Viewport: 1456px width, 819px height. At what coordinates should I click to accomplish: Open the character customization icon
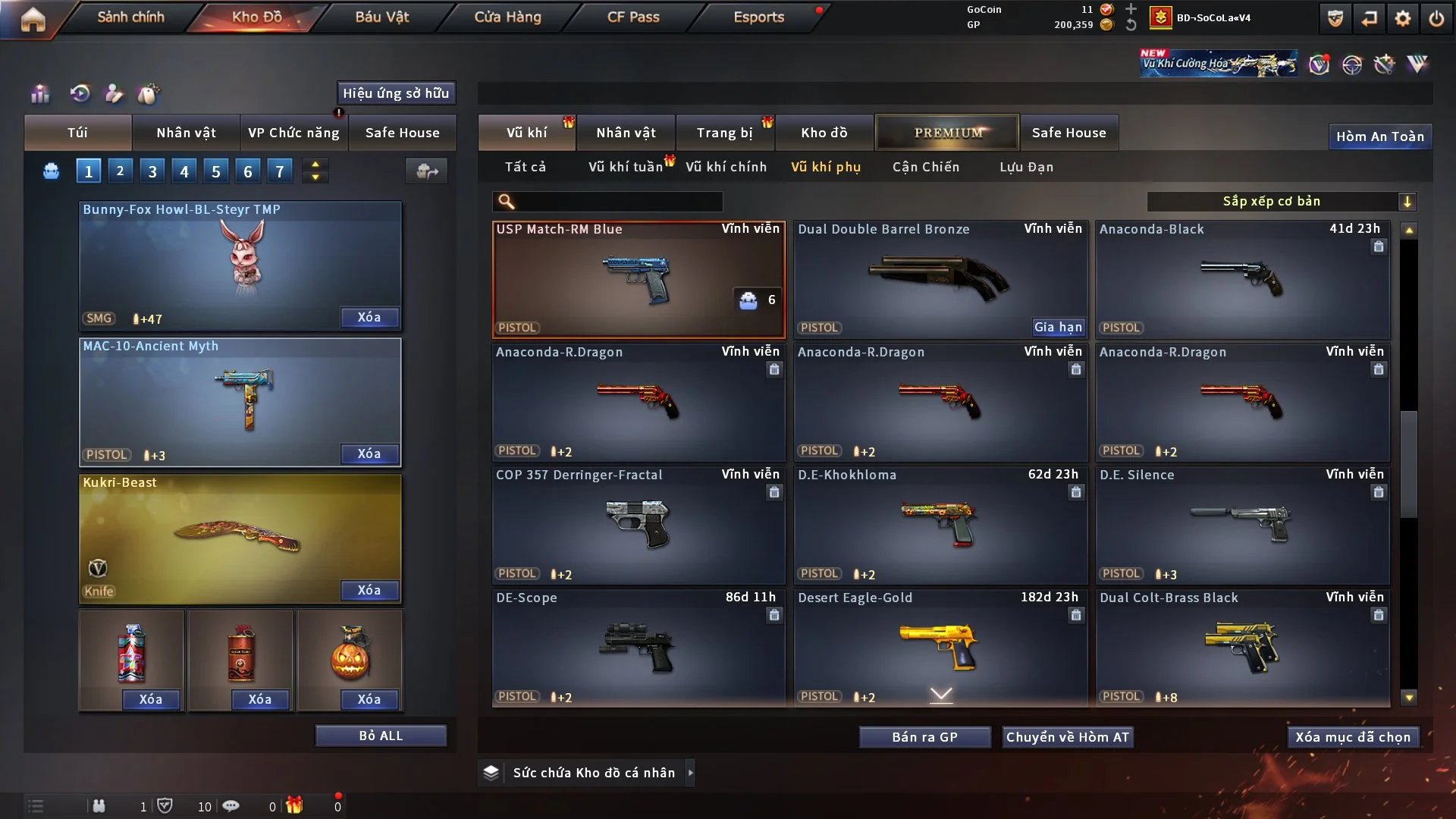[x=114, y=94]
